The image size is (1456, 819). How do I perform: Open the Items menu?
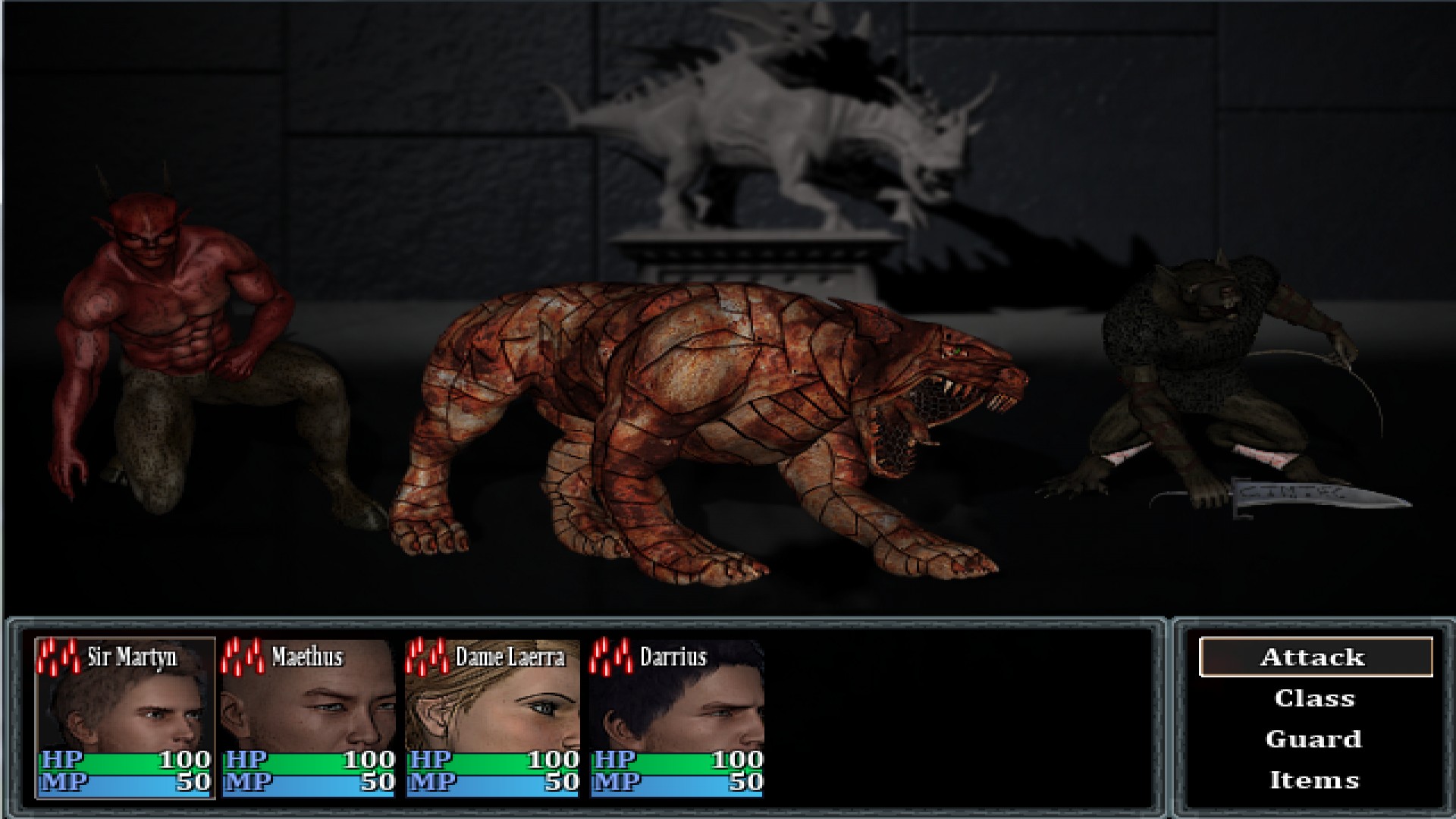(x=1314, y=779)
